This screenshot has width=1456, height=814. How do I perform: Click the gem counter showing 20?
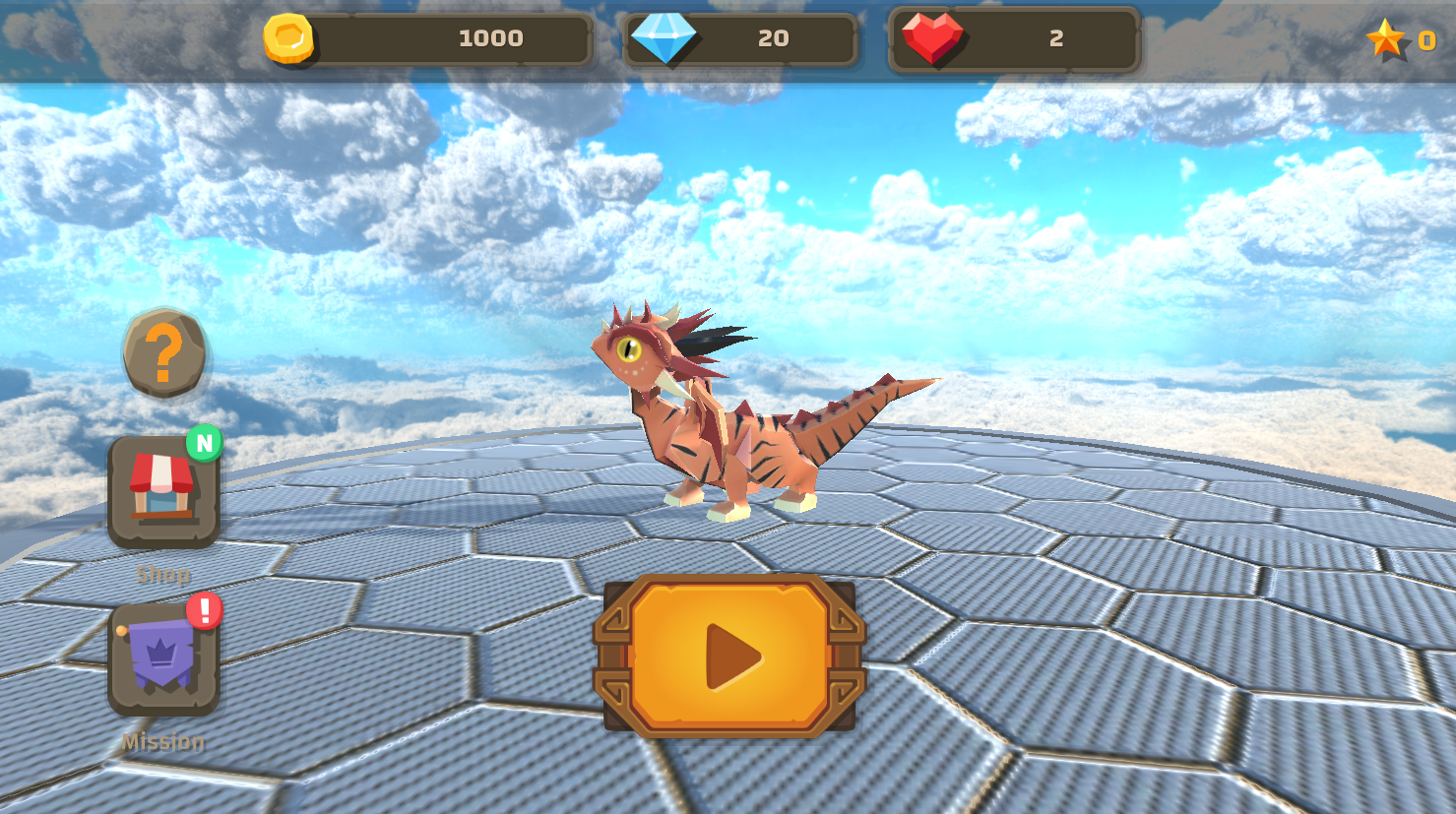coord(775,39)
